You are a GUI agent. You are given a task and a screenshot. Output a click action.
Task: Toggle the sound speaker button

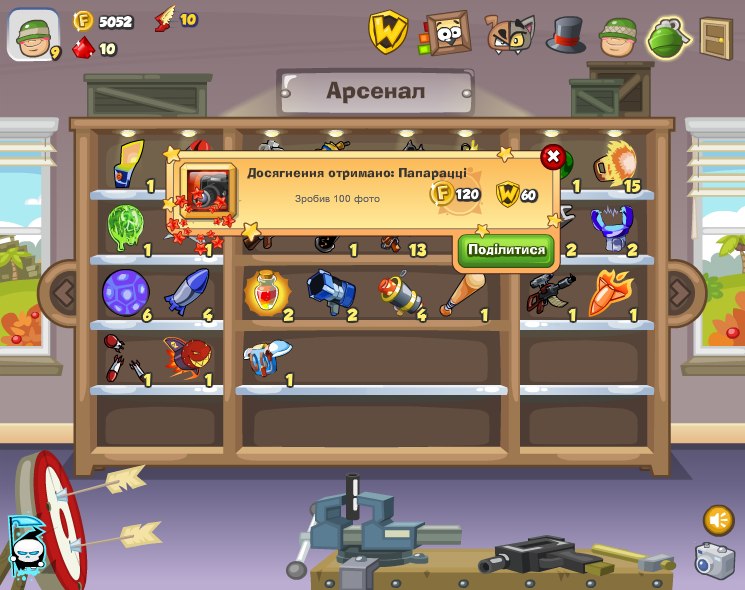coord(718,520)
